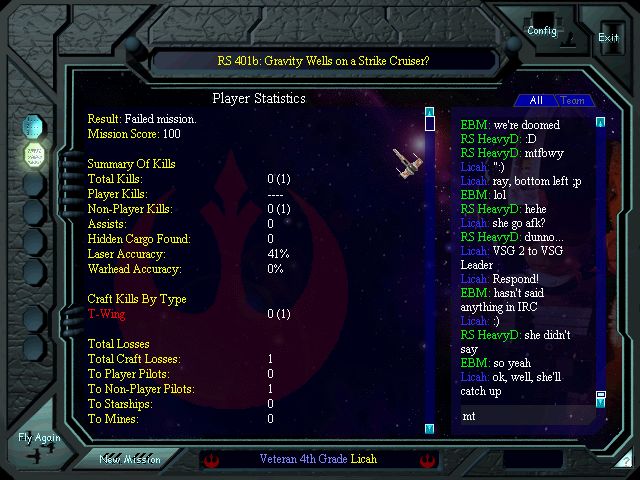Click the statistics panel's up scroll arrow
640x480 pixels.
point(429,112)
